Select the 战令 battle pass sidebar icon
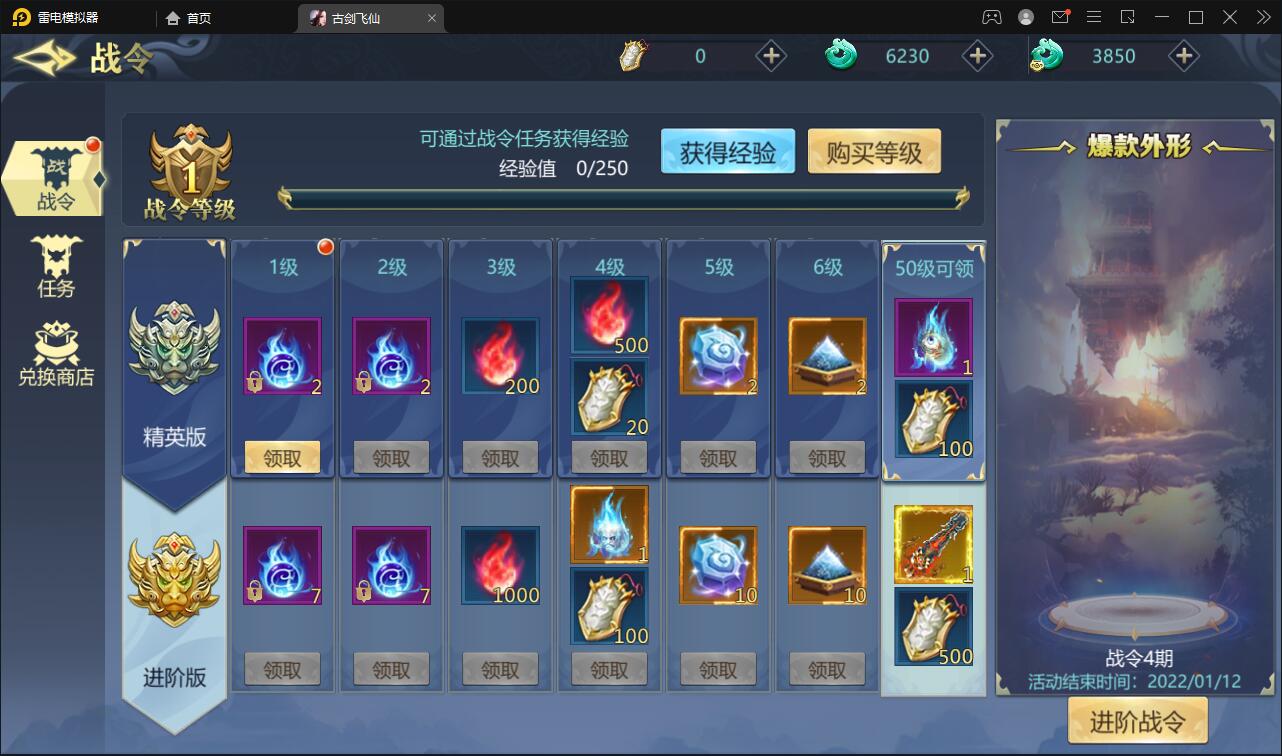The width and height of the screenshot is (1282, 756). coord(55,180)
